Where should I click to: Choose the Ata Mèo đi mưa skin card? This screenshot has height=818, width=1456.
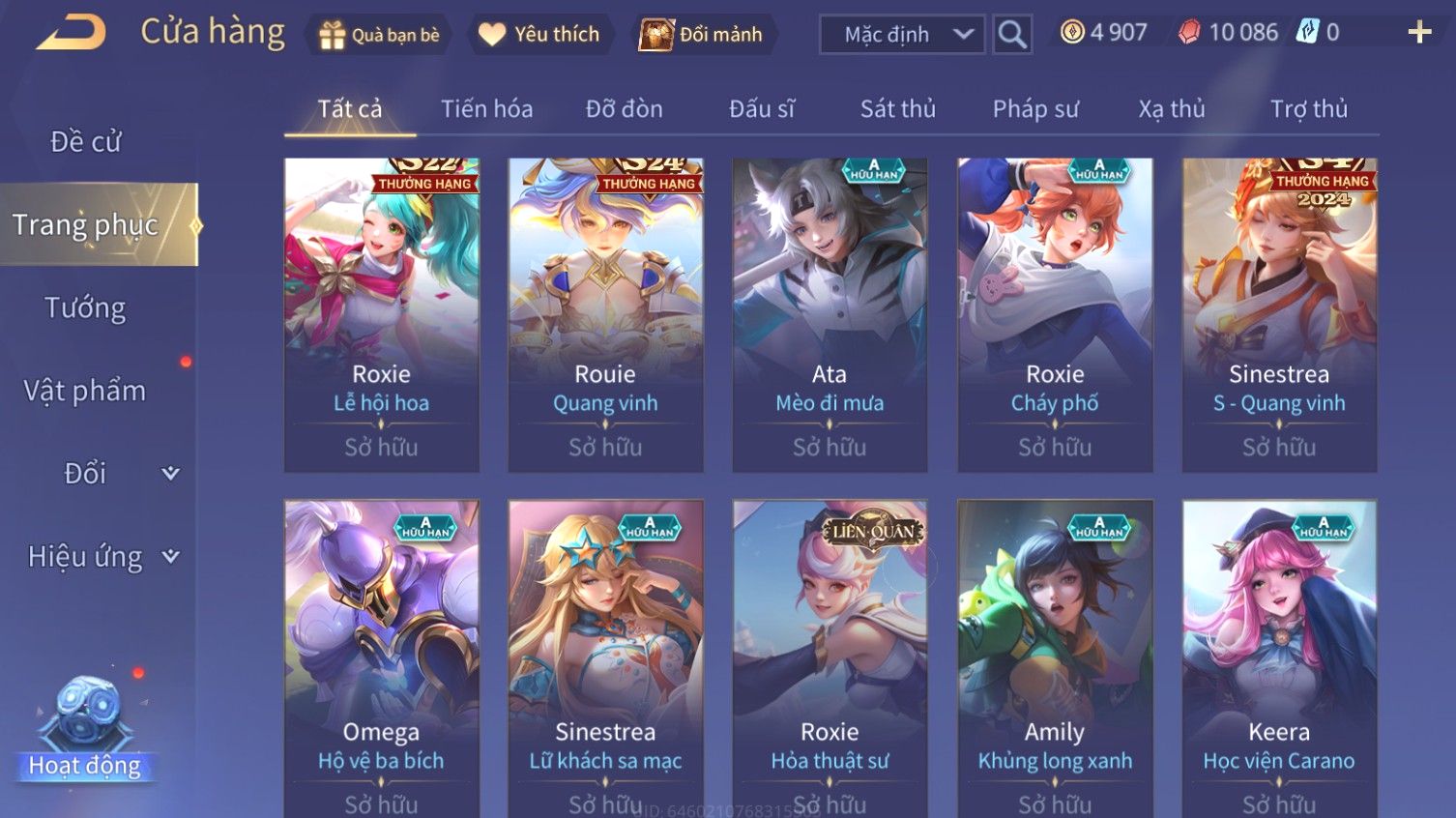[830, 314]
